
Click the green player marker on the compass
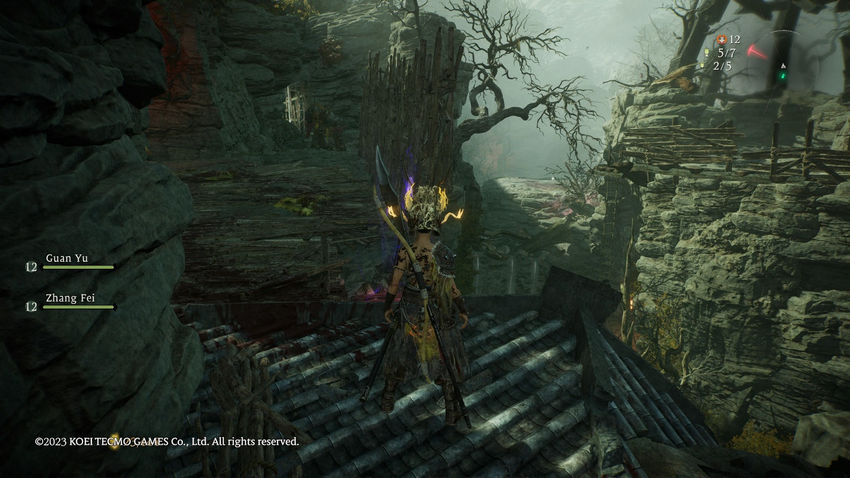783,74
